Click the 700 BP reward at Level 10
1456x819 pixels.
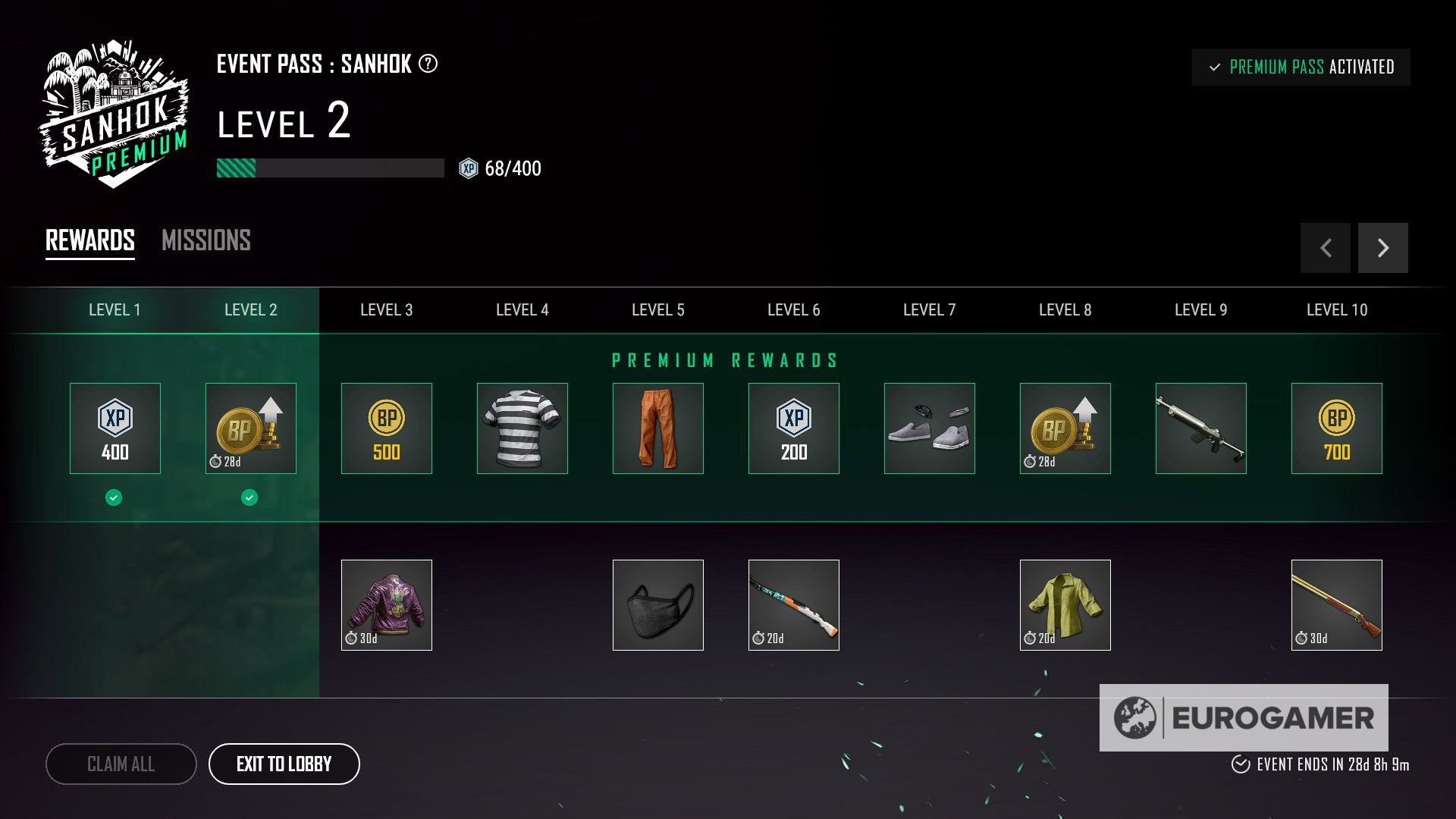(1336, 428)
